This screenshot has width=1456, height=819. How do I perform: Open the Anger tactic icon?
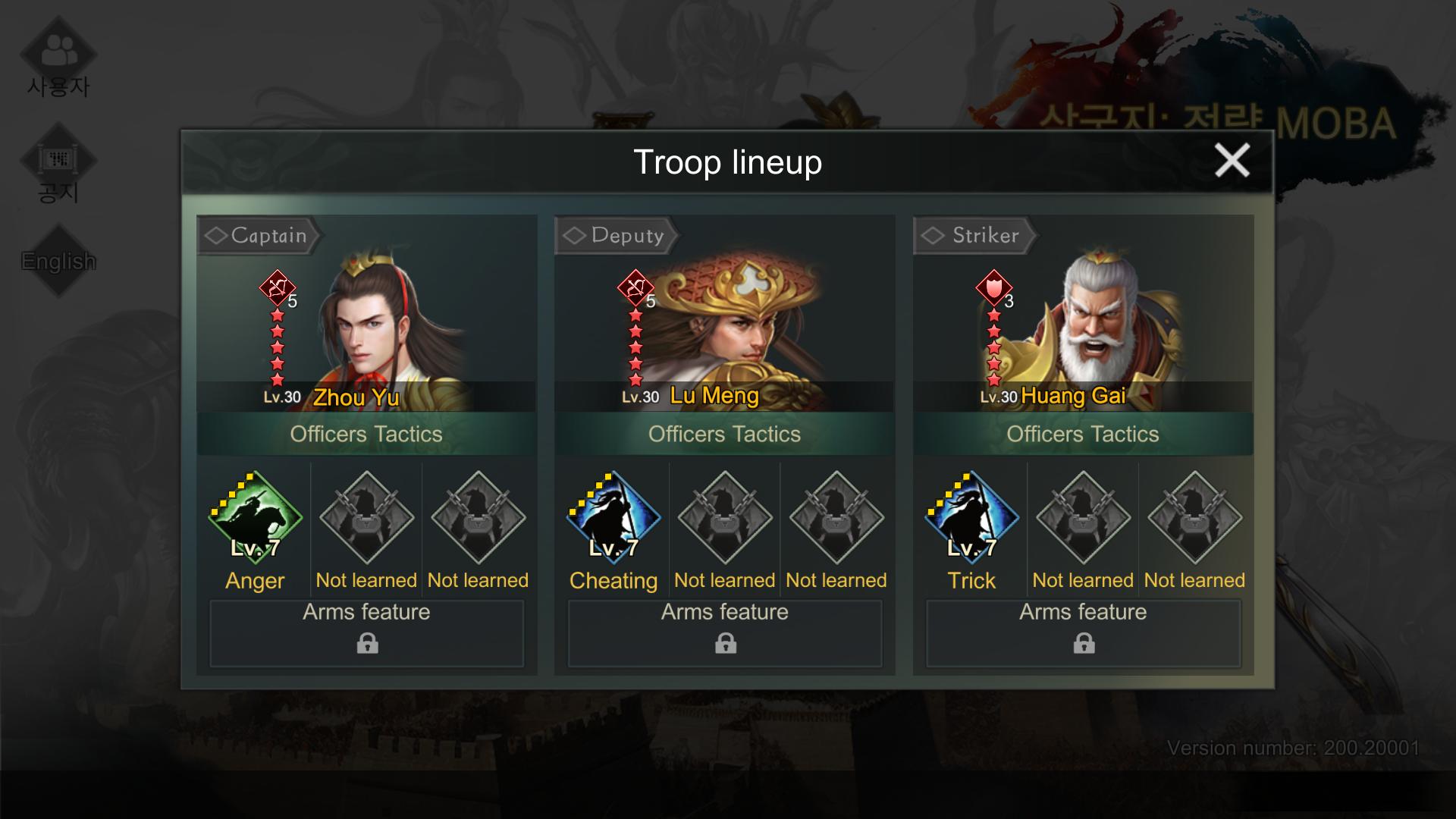(255, 517)
